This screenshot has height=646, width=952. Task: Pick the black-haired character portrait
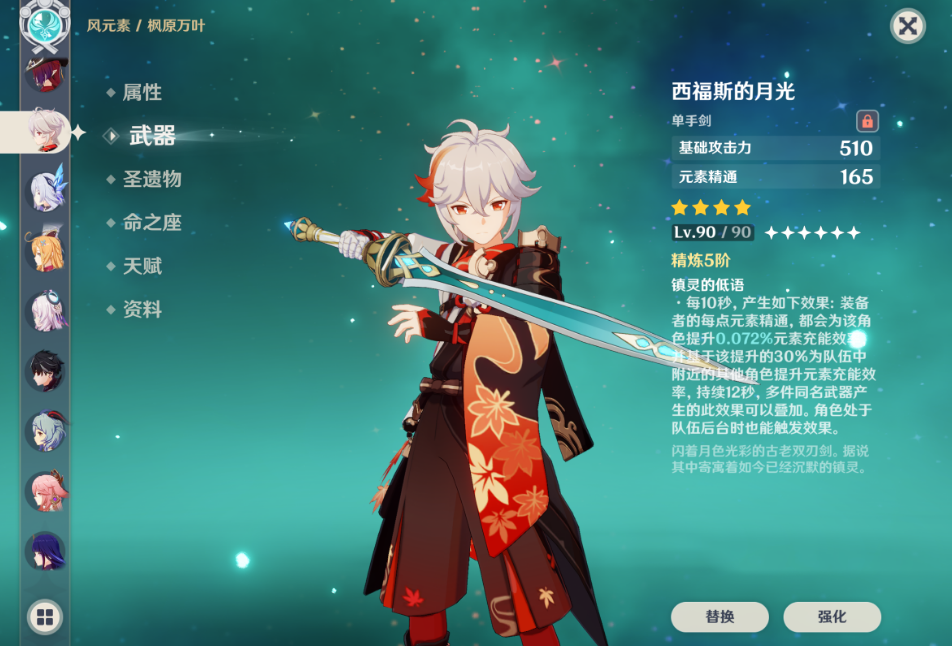pos(44,371)
